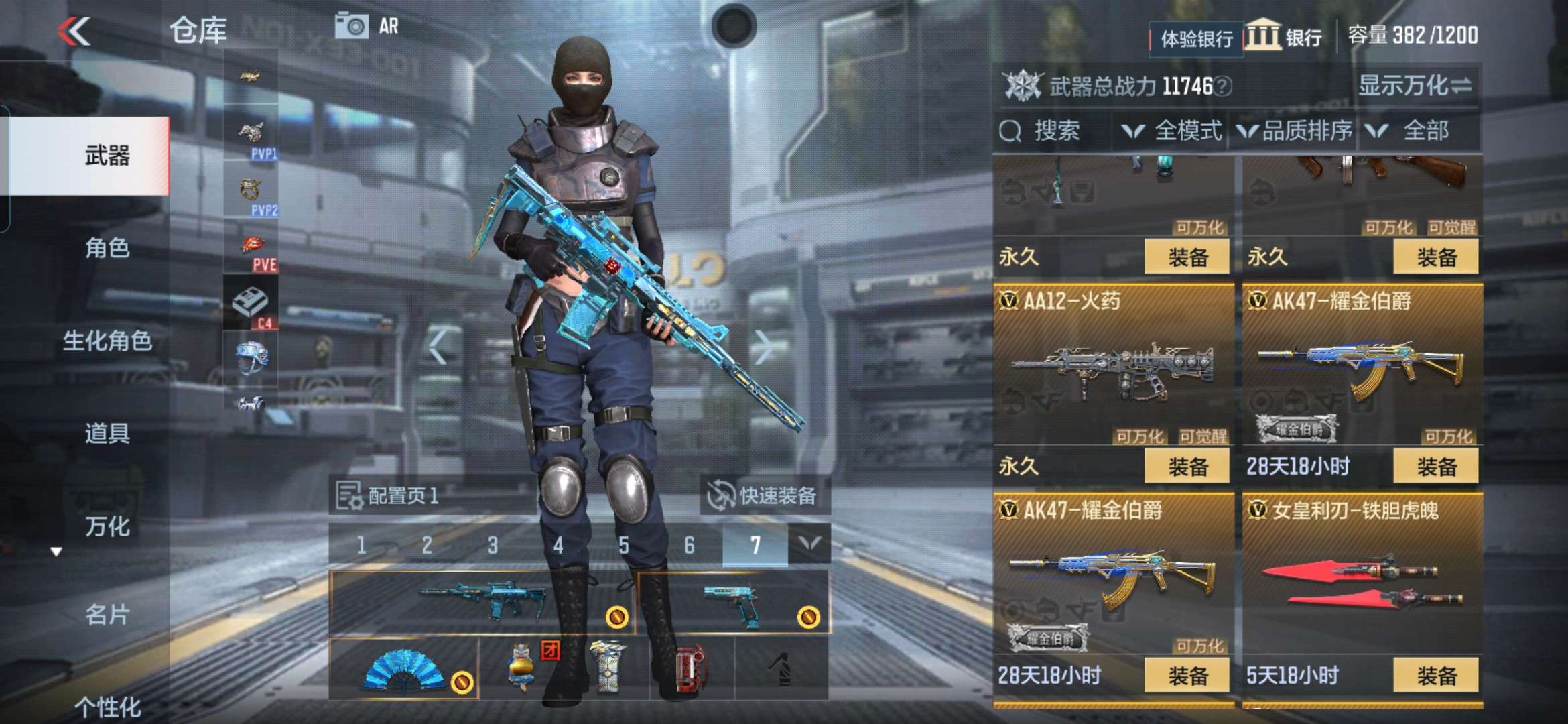Select the PVE loadout icon
Image resolution: width=1568 pixels, height=724 pixels.
pyautogui.click(x=252, y=251)
